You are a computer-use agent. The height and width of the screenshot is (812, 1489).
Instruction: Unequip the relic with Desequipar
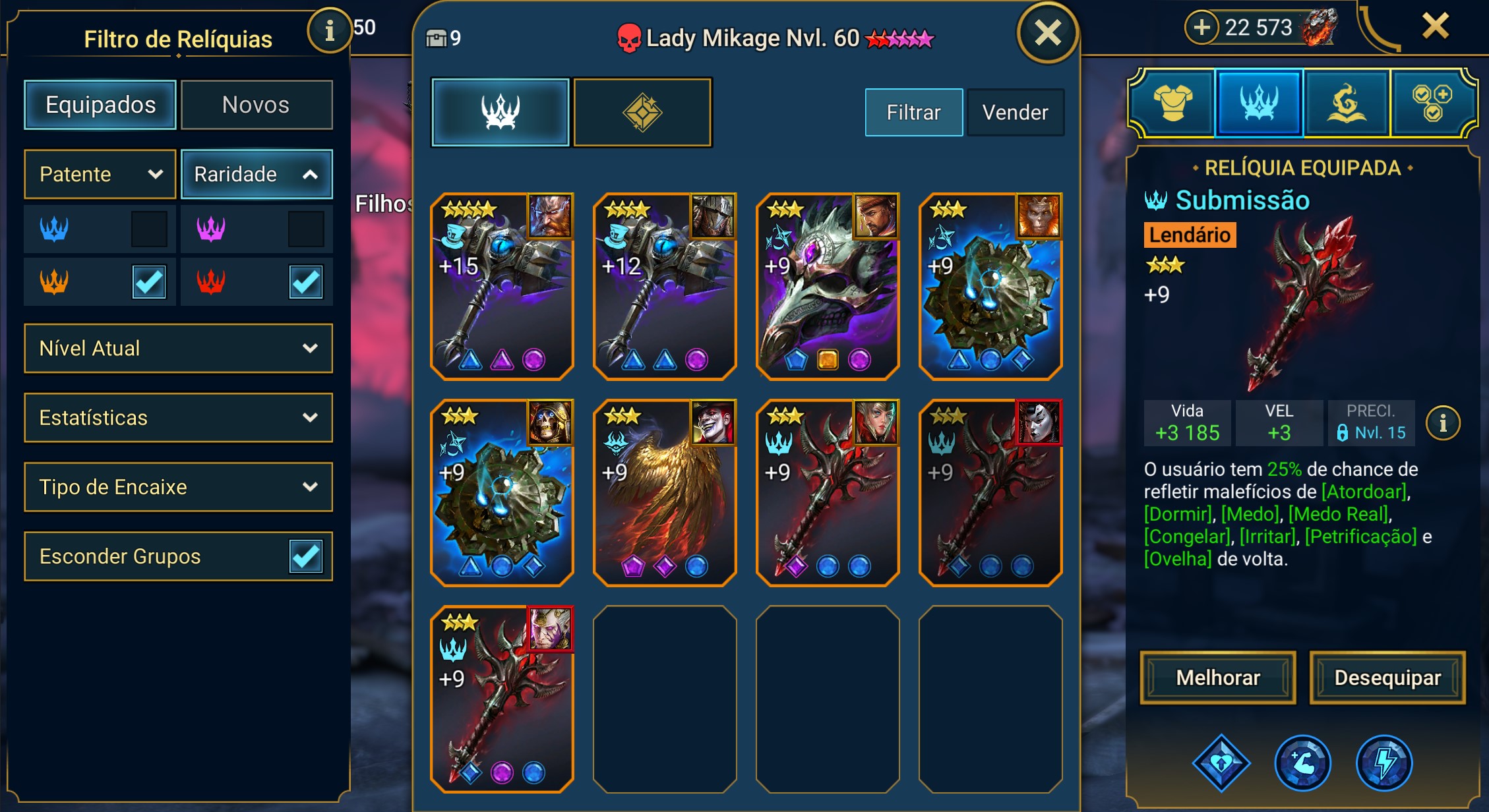[x=1387, y=678]
